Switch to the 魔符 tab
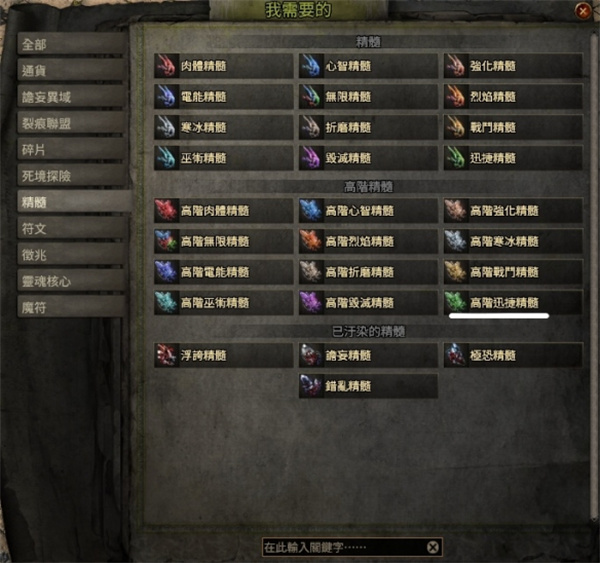 71,307
